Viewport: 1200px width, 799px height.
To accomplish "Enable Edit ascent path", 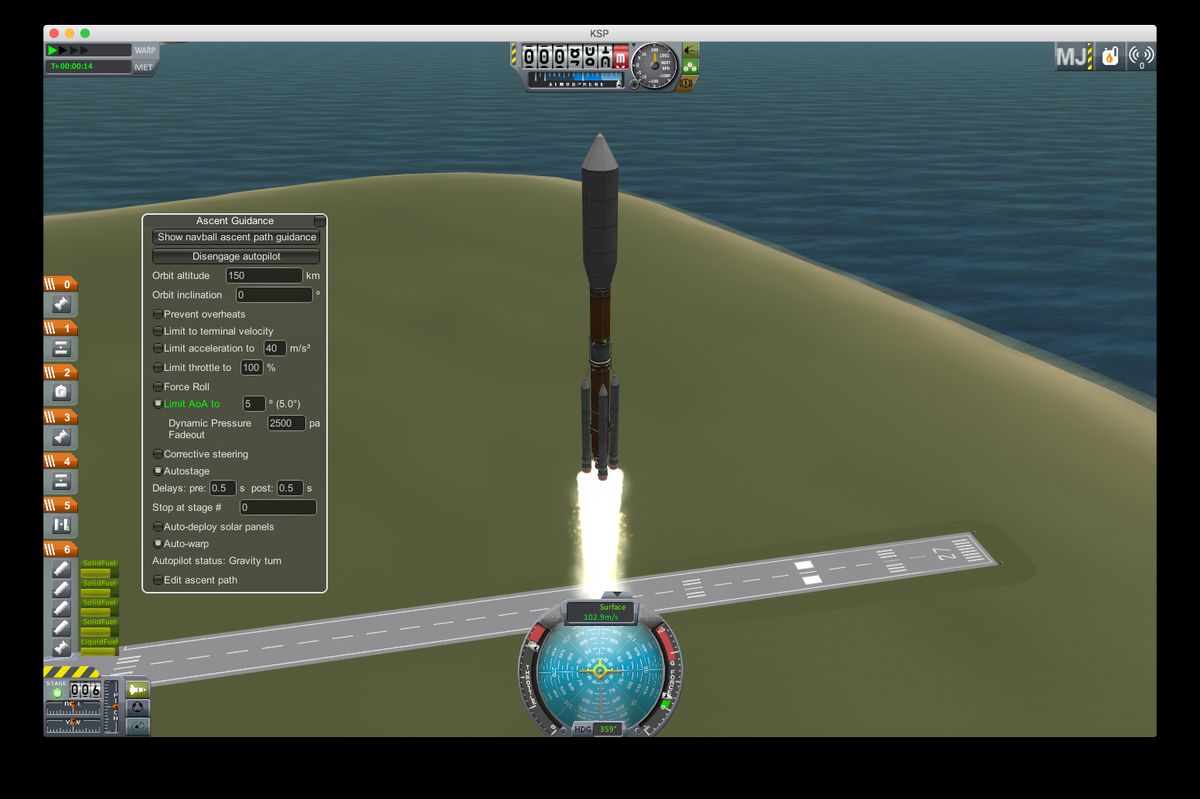I will [x=158, y=580].
